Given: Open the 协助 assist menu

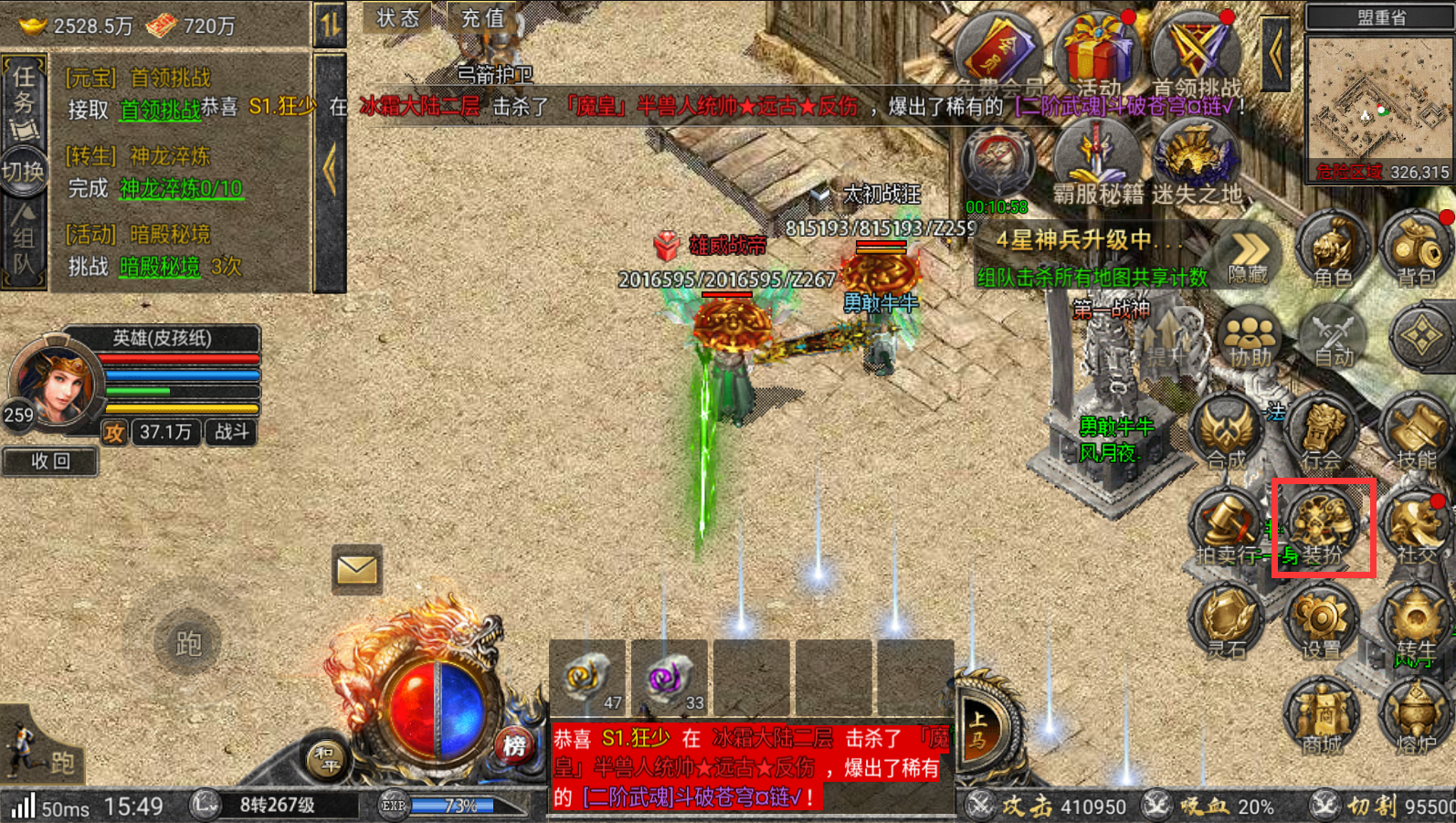Looking at the screenshot, I should click(1250, 338).
